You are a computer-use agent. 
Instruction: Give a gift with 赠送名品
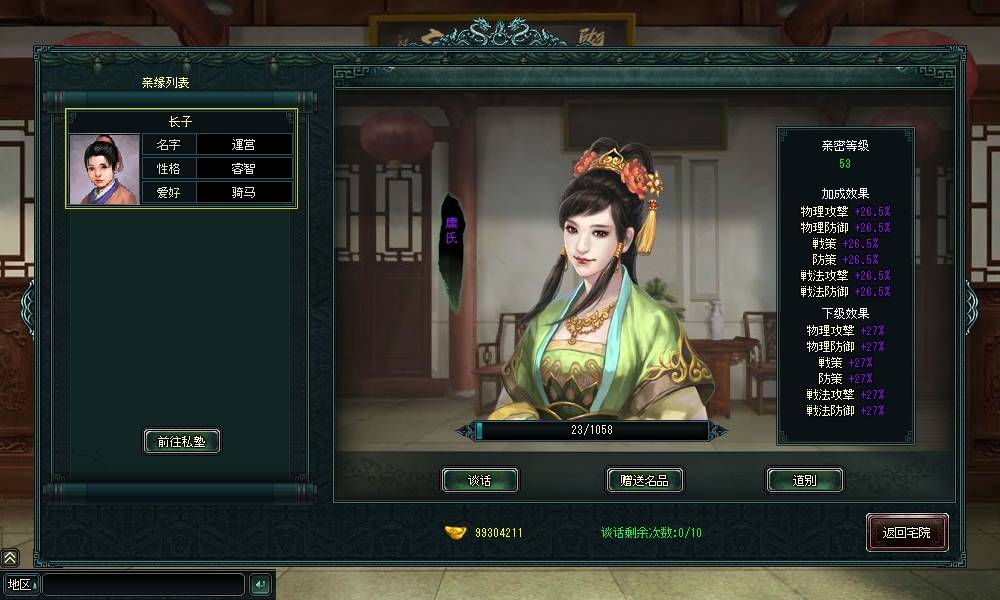point(644,480)
